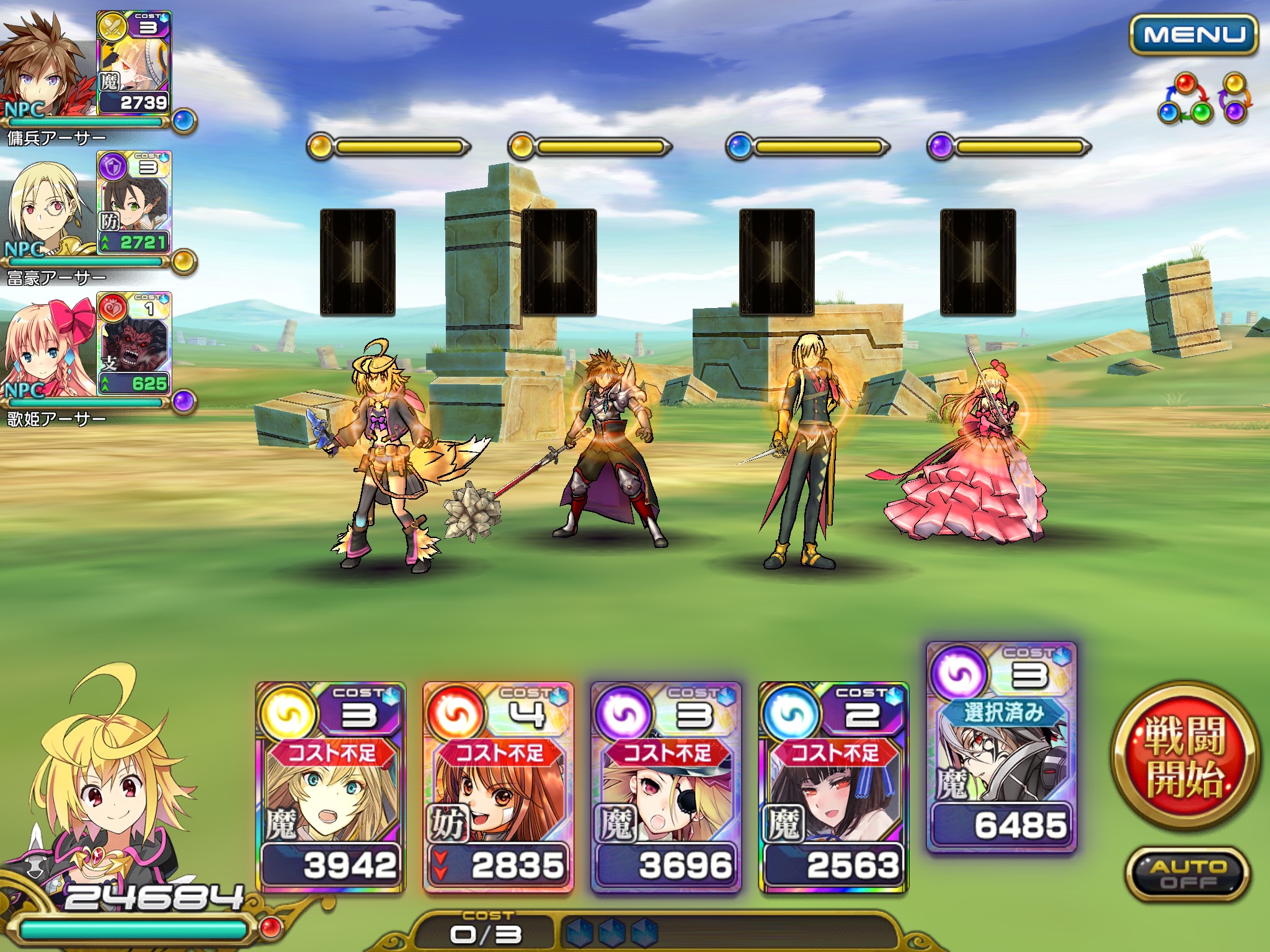View 歌姫アーサー's 625 card
1270x952 pixels.
(x=134, y=344)
